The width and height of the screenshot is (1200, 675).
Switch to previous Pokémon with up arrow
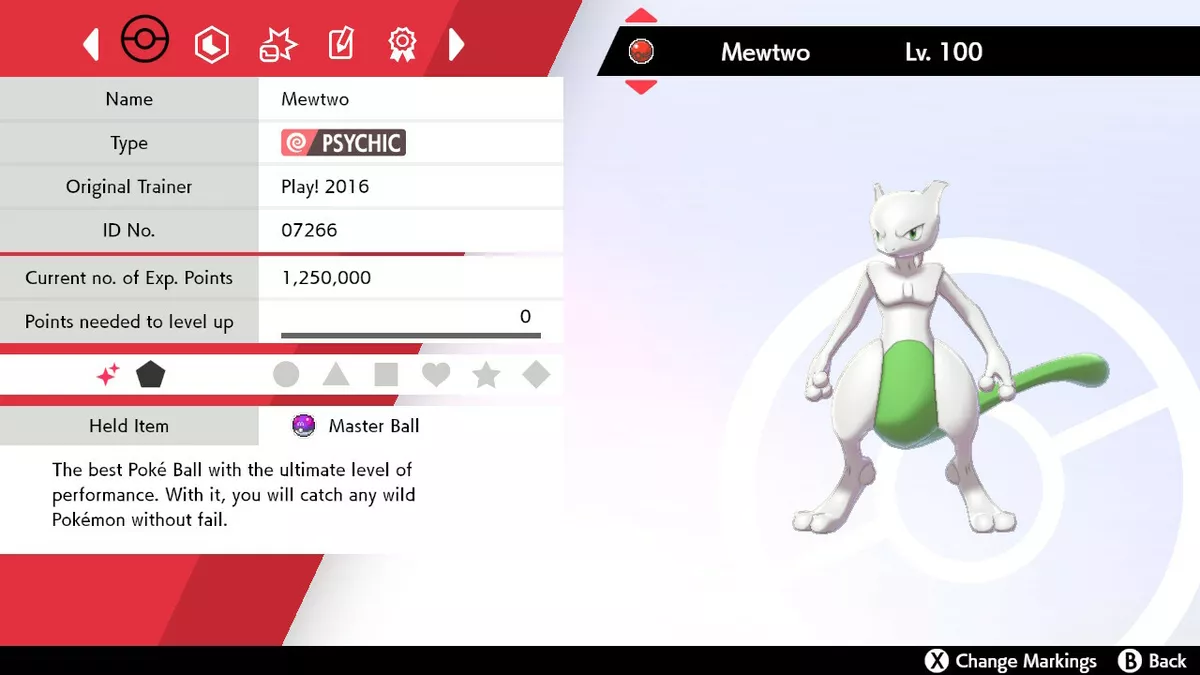[x=641, y=16]
